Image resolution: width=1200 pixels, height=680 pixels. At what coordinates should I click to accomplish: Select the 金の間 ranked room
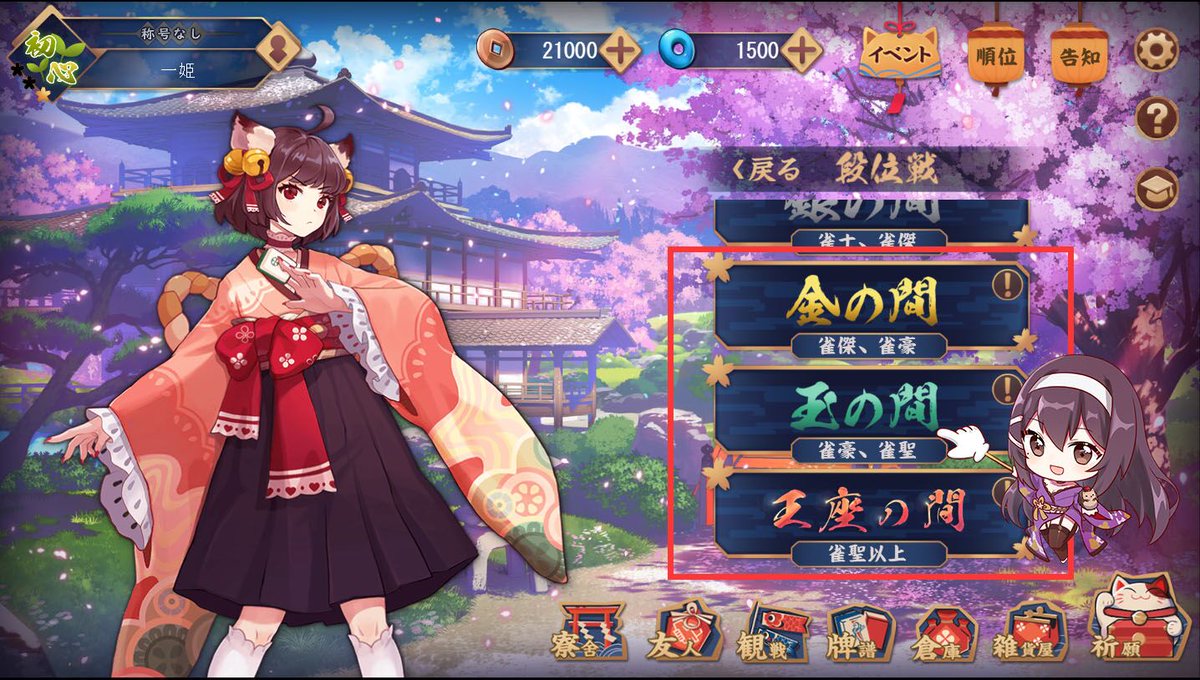pos(860,304)
